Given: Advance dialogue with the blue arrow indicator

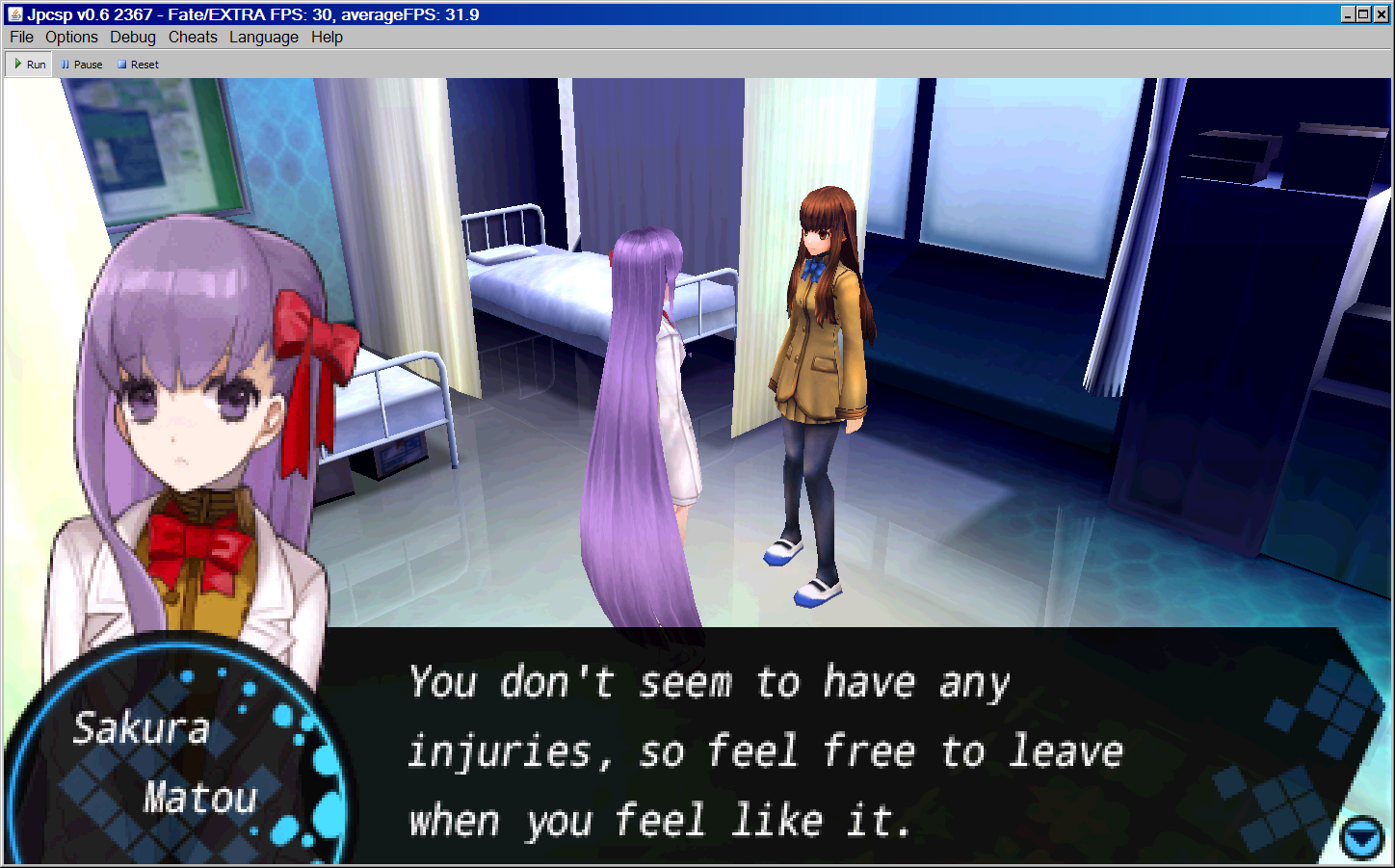Looking at the screenshot, I should (x=1361, y=837).
